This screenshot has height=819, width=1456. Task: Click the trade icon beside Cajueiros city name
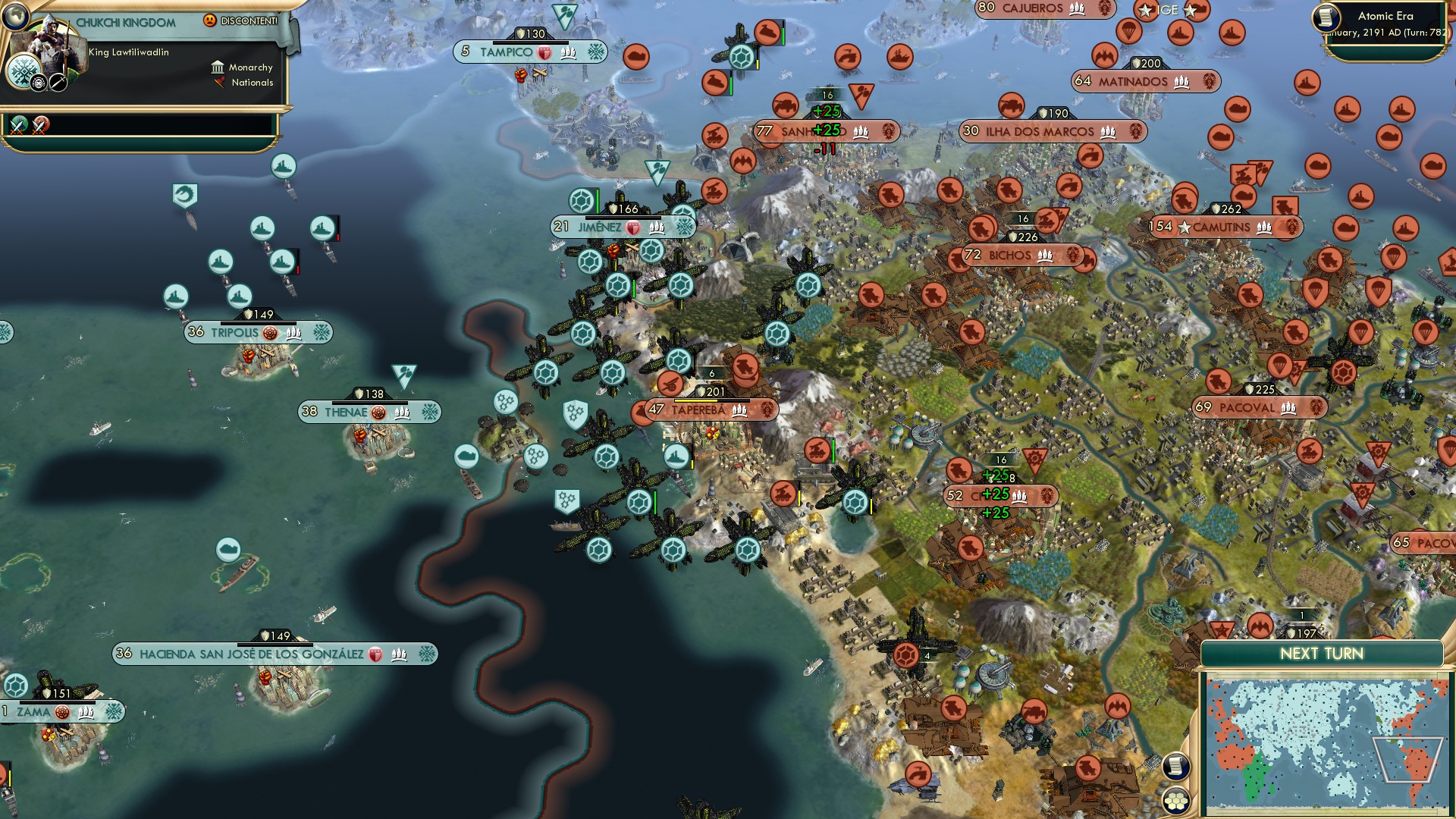1078,10
